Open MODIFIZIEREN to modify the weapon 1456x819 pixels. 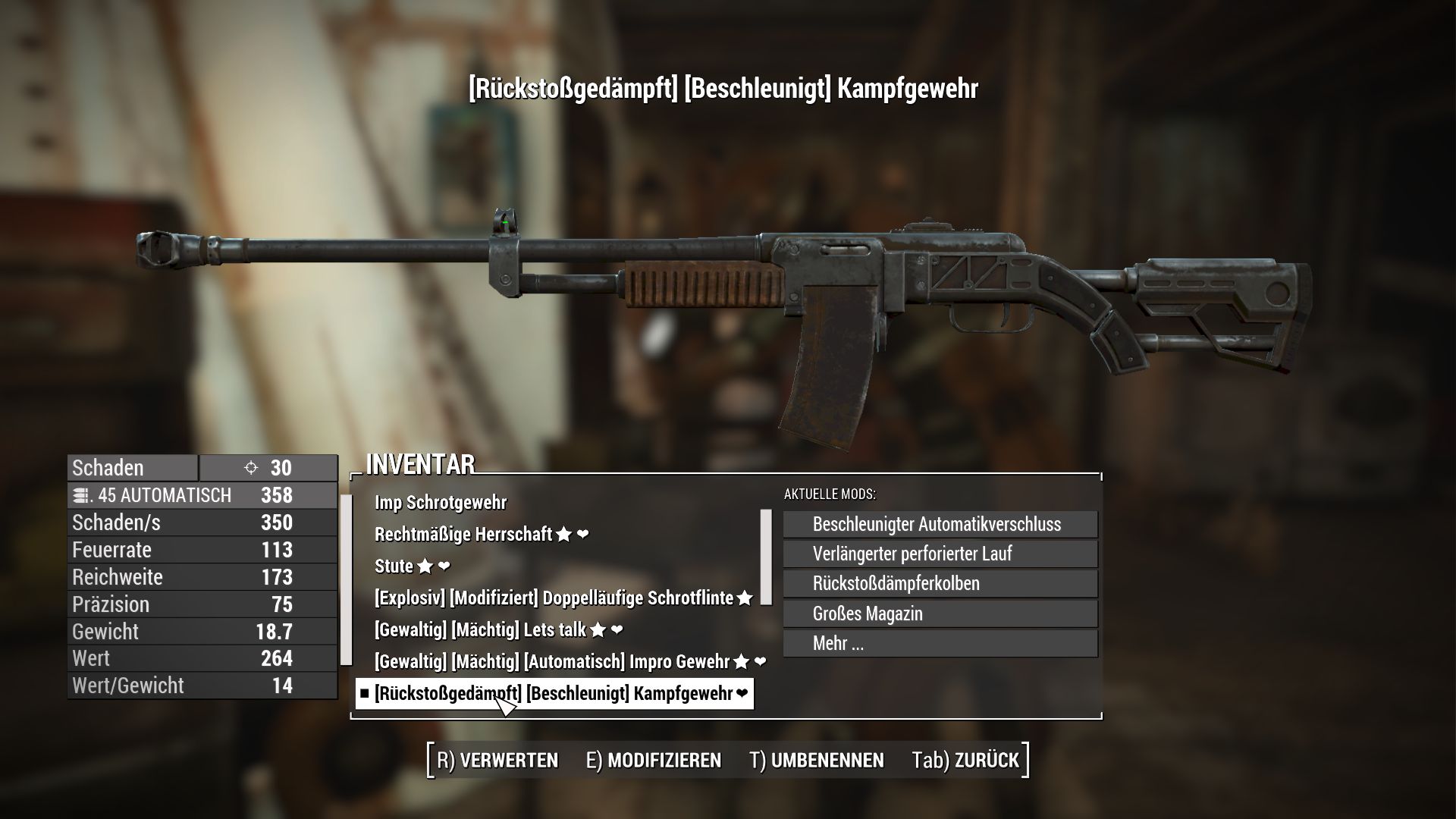pyautogui.click(x=654, y=761)
